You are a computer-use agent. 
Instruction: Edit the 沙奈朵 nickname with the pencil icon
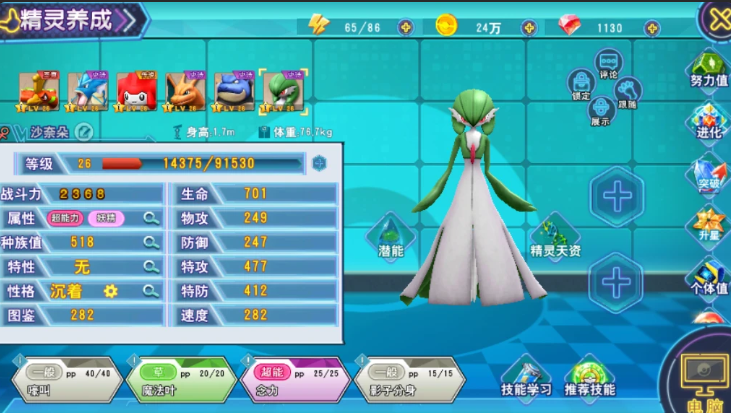(x=84, y=131)
